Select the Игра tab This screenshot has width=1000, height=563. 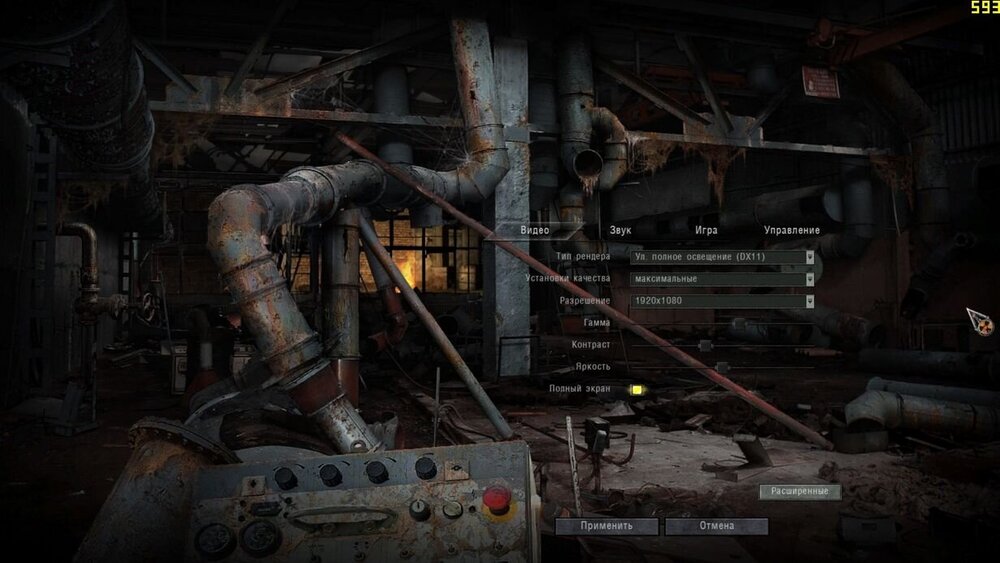click(706, 230)
